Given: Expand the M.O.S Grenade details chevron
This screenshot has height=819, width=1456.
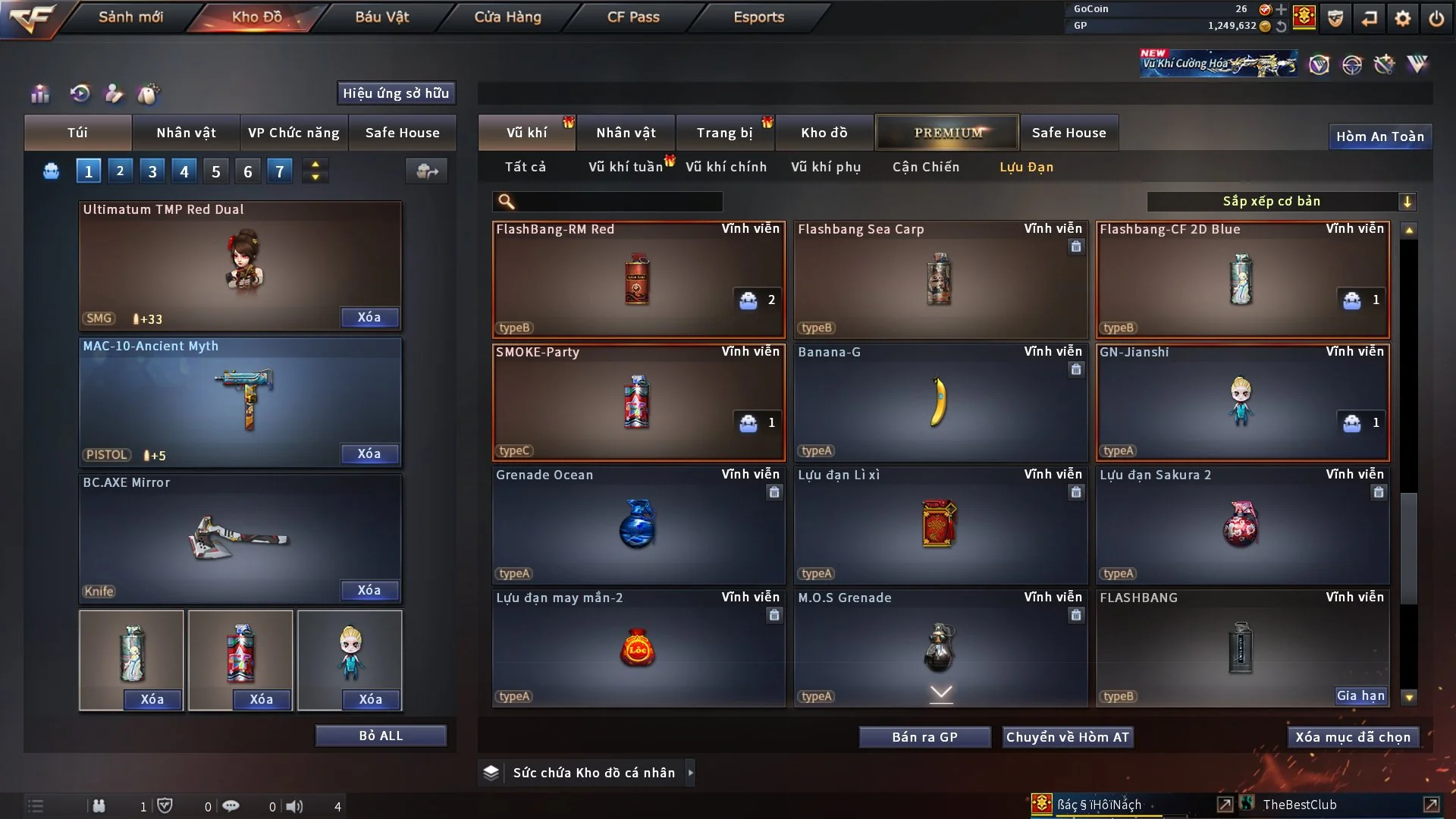Looking at the screenshot, I should point(940,692).
